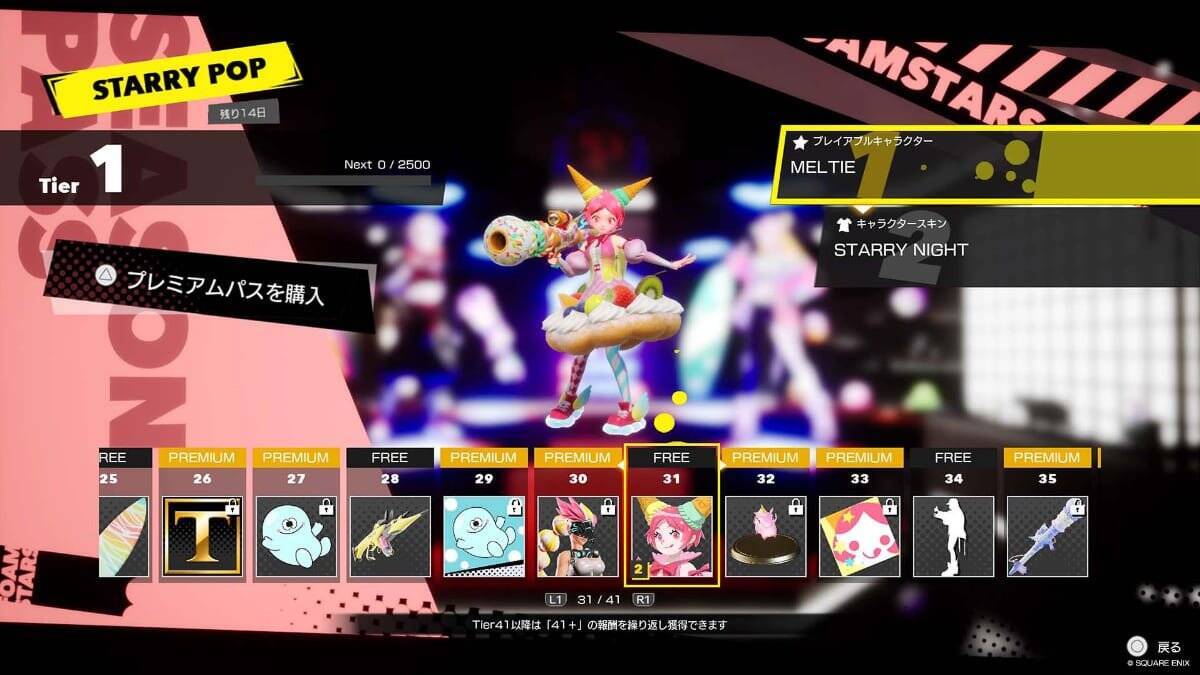The height and width of the screenshot is (675, 1200).
Task: Select tier 26 gold T emblem reward
Action: coord(202,536)
